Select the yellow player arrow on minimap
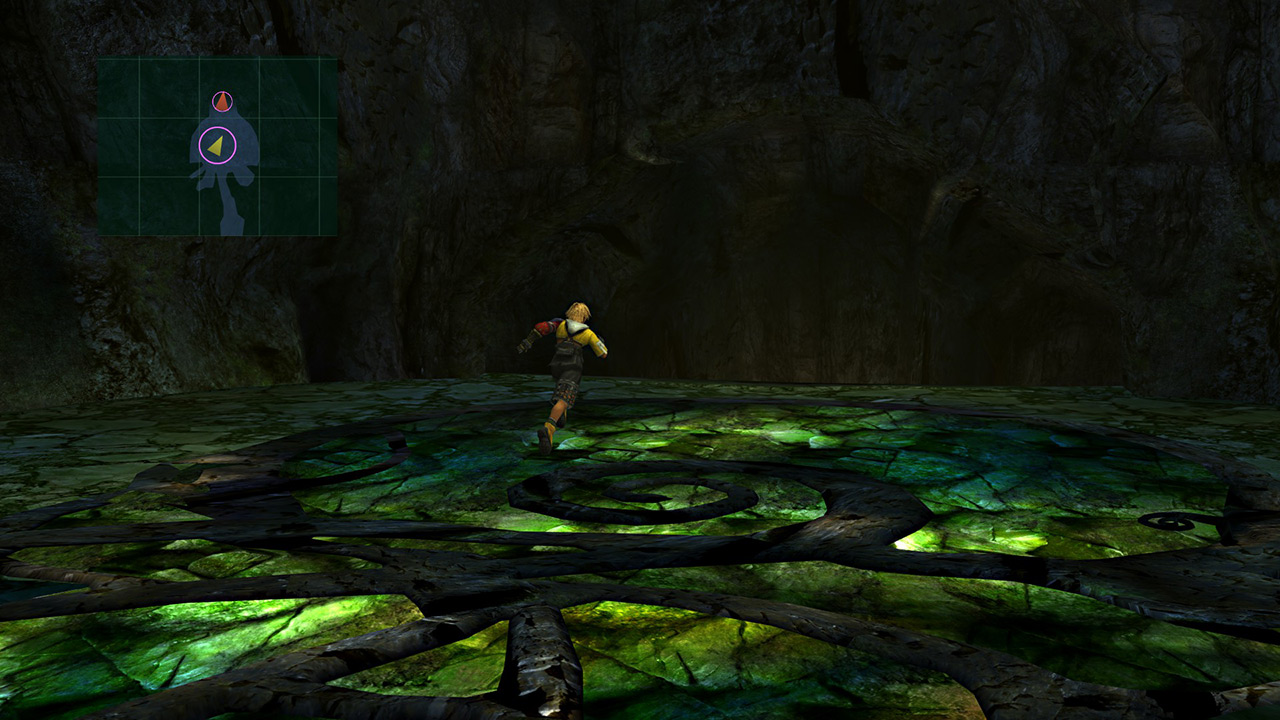 [x=216, y=146]
